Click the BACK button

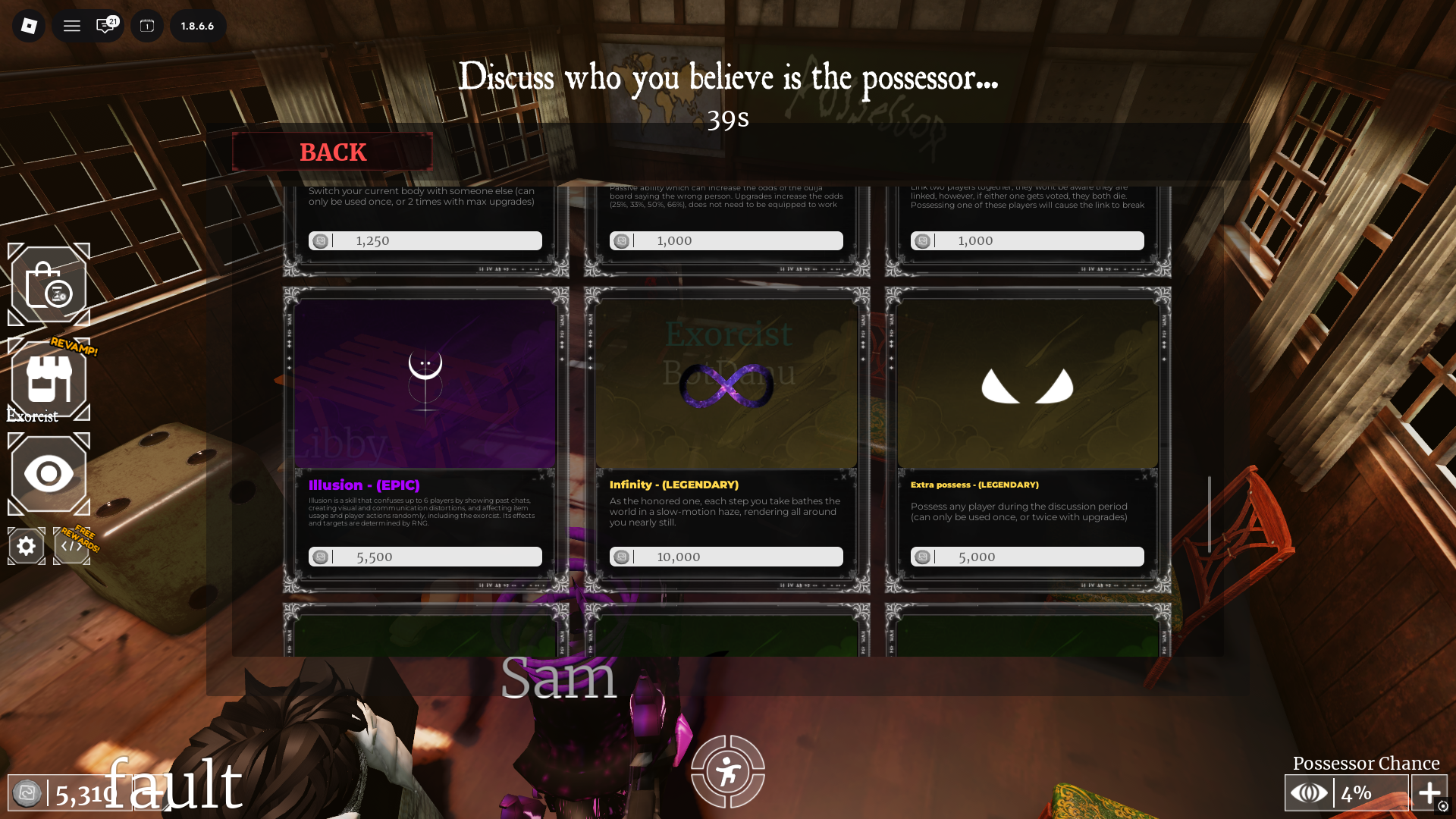click(332, 152)
